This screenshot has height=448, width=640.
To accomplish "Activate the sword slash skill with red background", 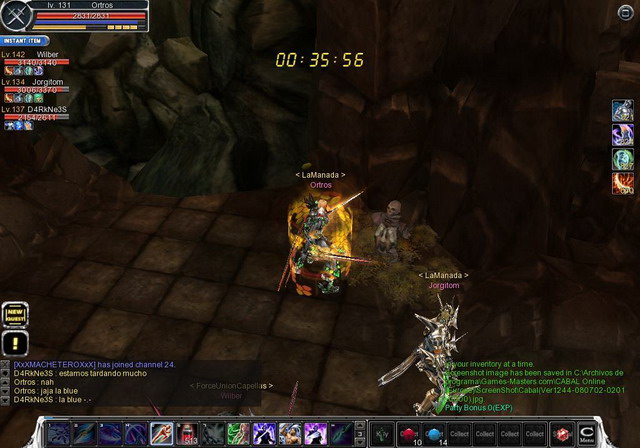I will point(163,434).
